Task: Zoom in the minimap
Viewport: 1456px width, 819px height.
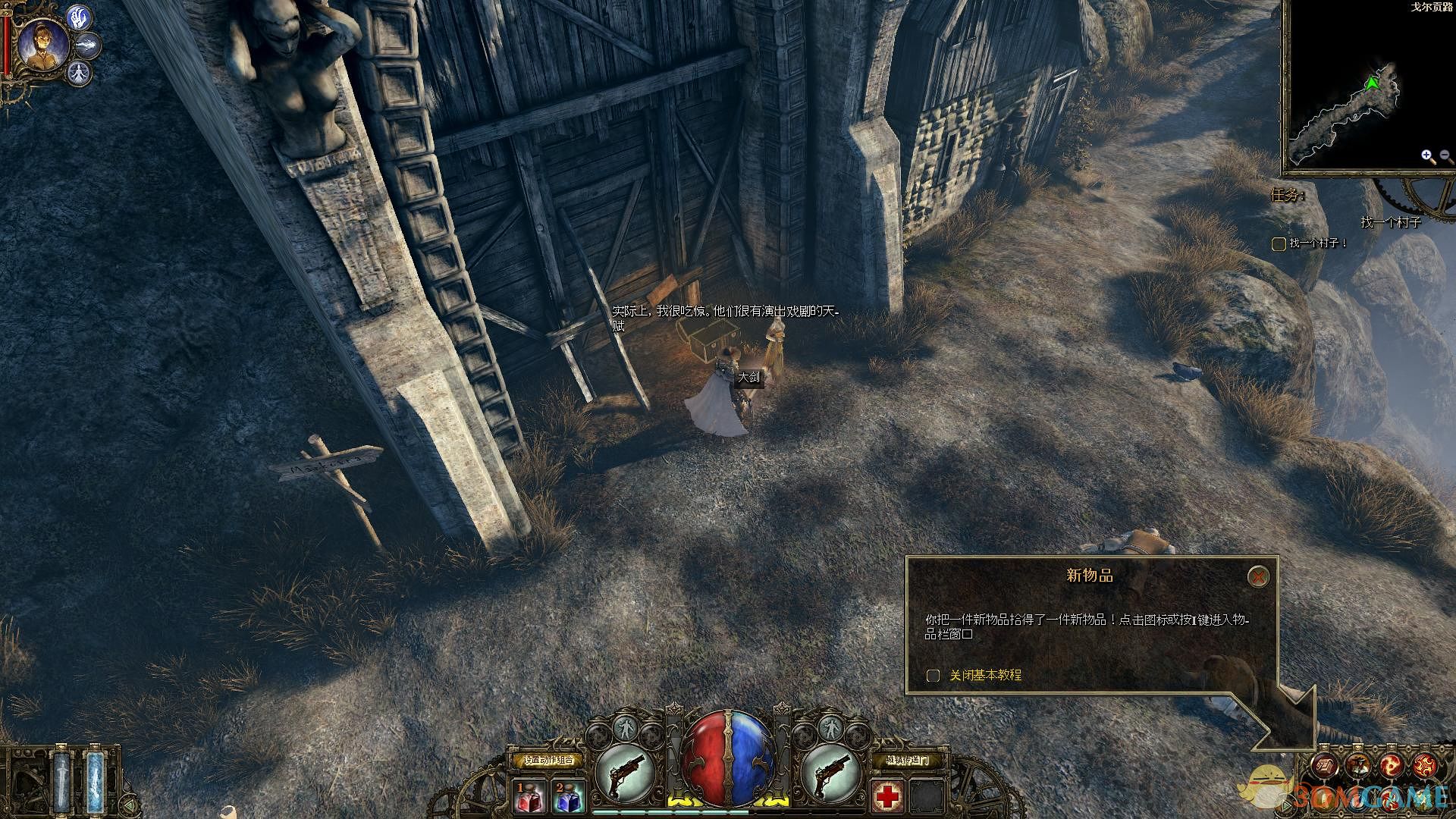Action: 1428,157
